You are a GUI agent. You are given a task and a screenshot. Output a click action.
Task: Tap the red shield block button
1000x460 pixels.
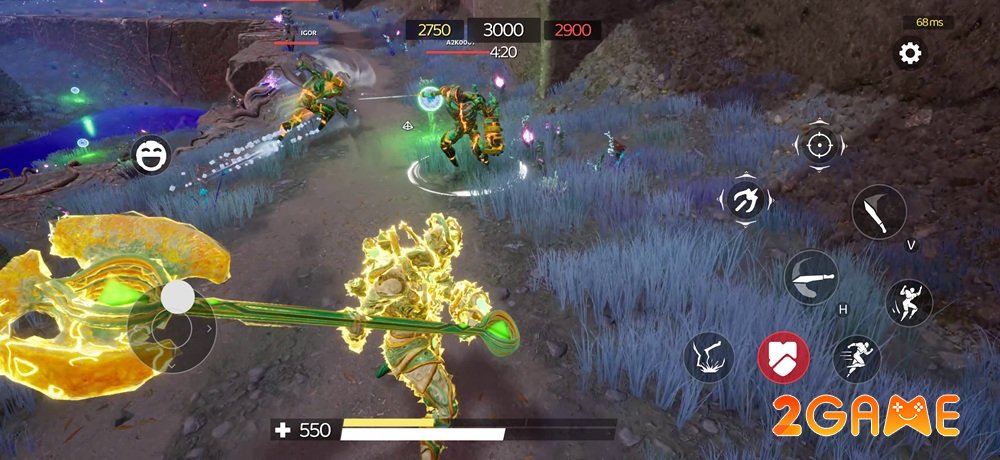coord(783,357)
